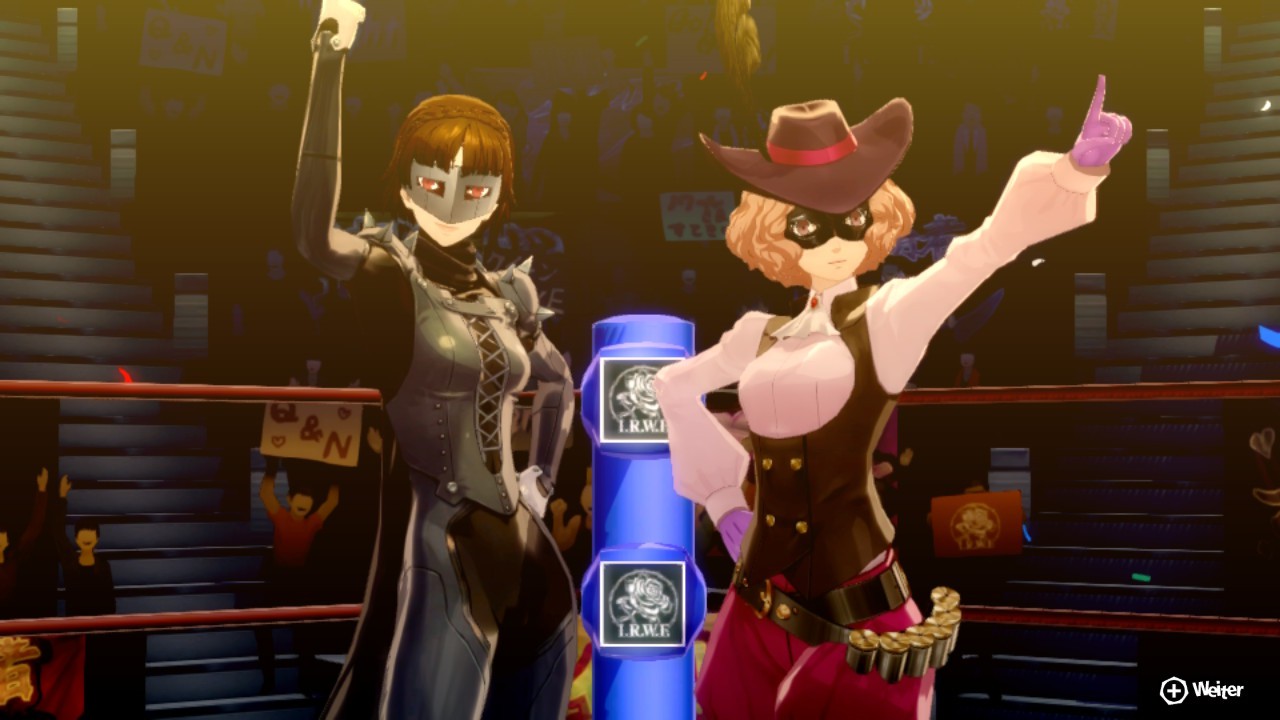Screen dimensions: 1280x720
Task: Click Makoto's metal face mask
Action: click(455, 185)
